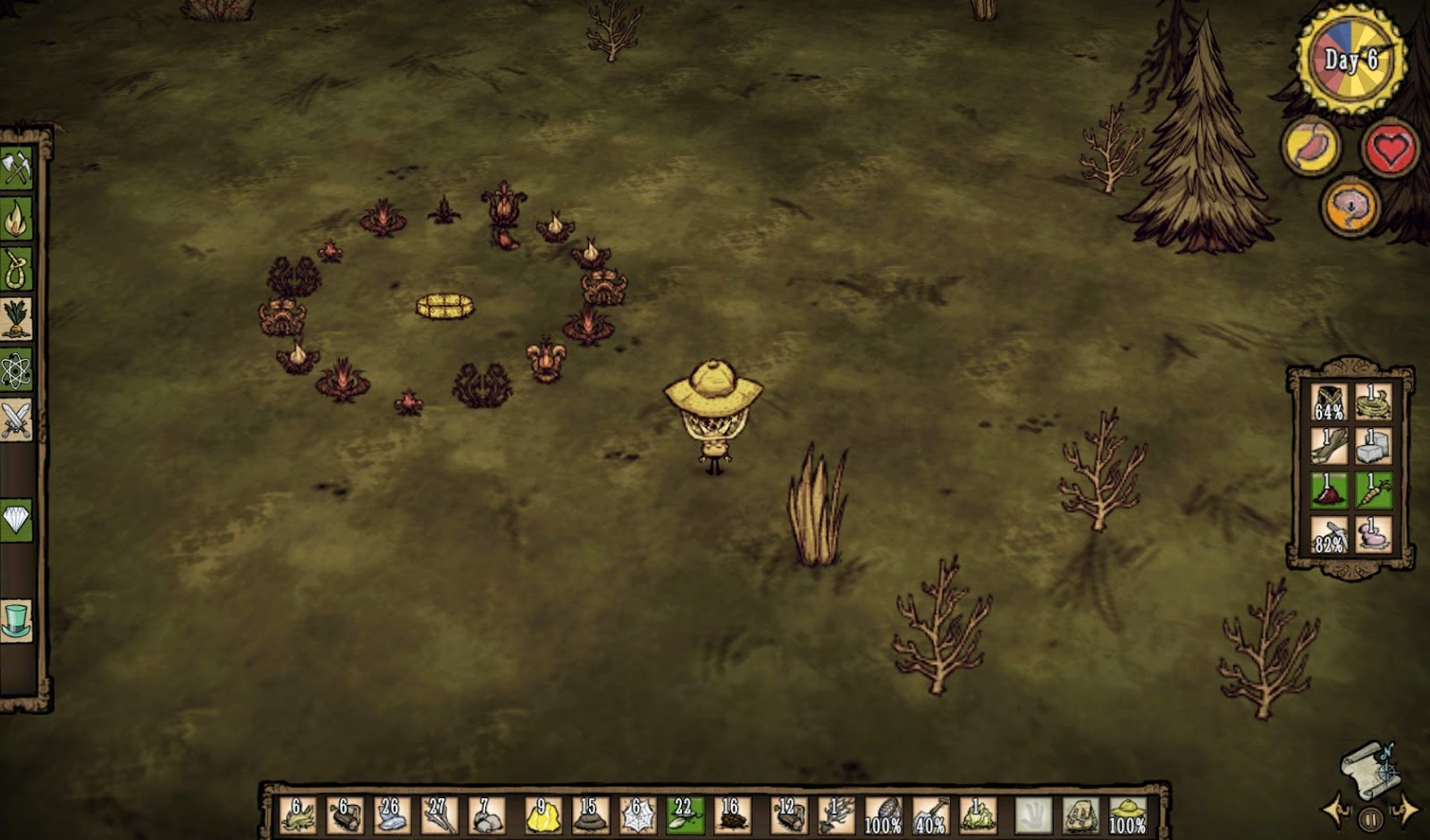The width and height of the screenshot is (1430, 840).
Task: Select the gold nugget stack of 9
Action: [x=543, y=815]
